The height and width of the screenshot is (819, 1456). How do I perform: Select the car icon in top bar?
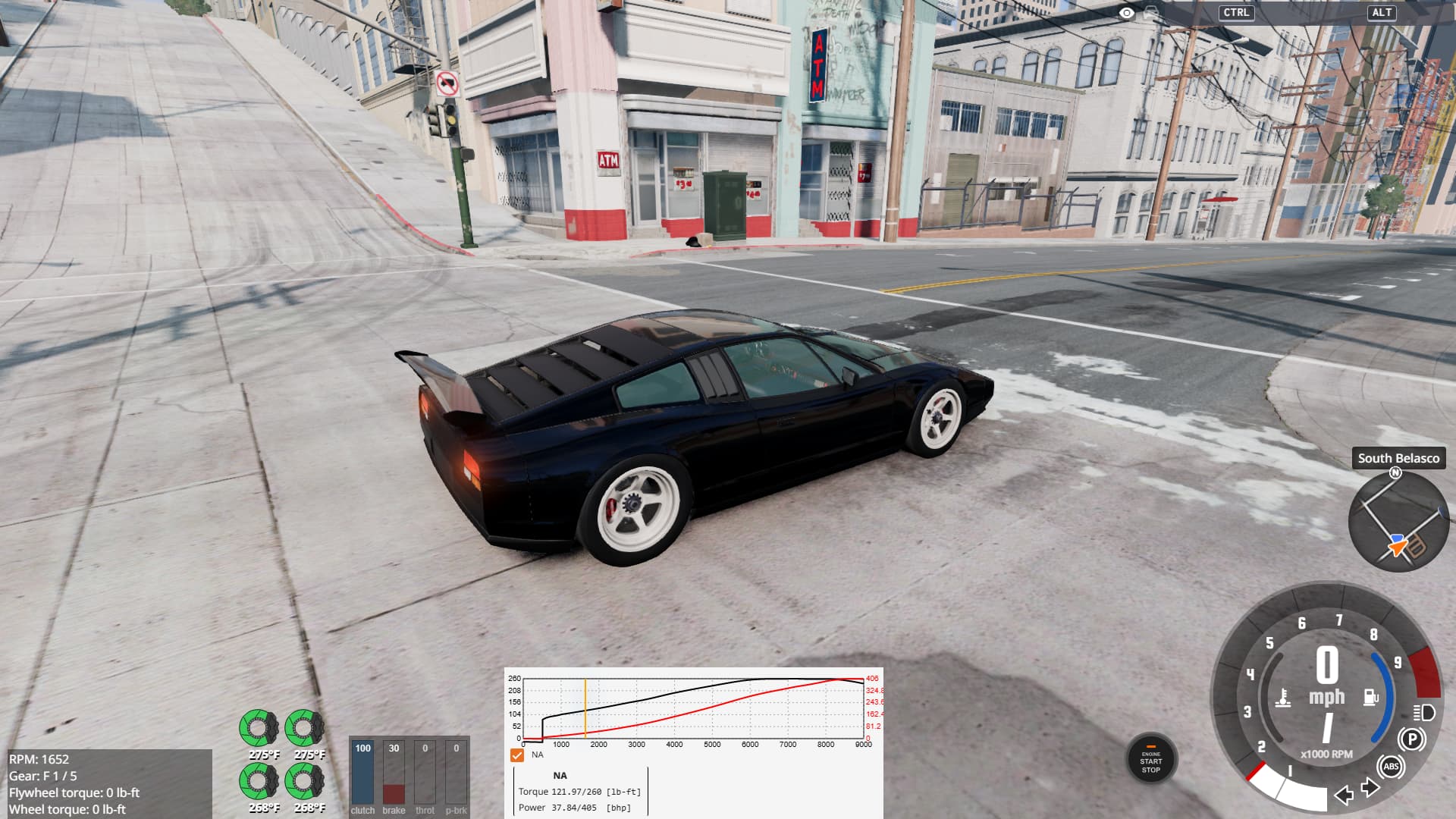1152,13
